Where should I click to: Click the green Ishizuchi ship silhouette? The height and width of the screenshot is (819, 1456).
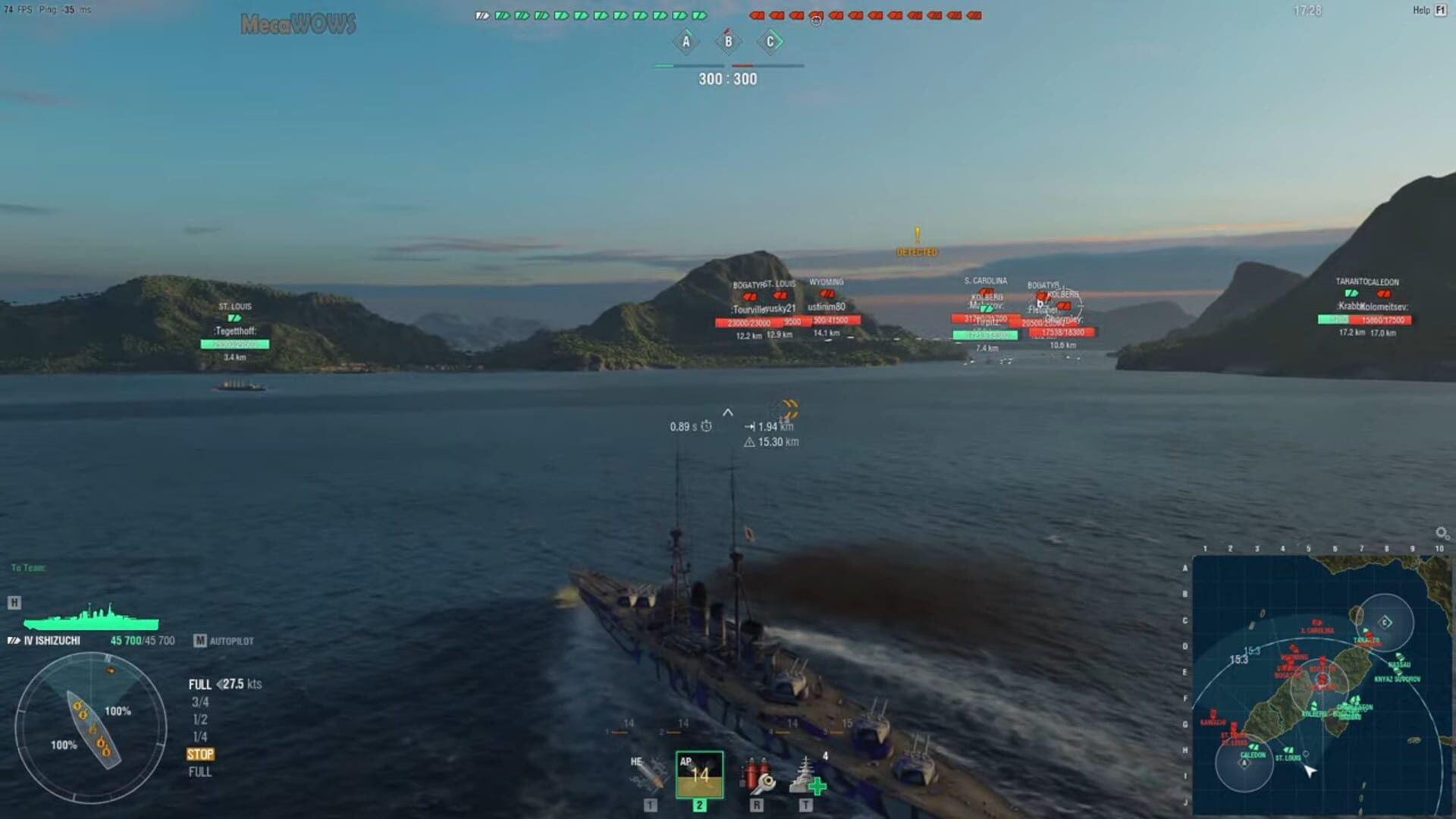[x=91, y=620]
